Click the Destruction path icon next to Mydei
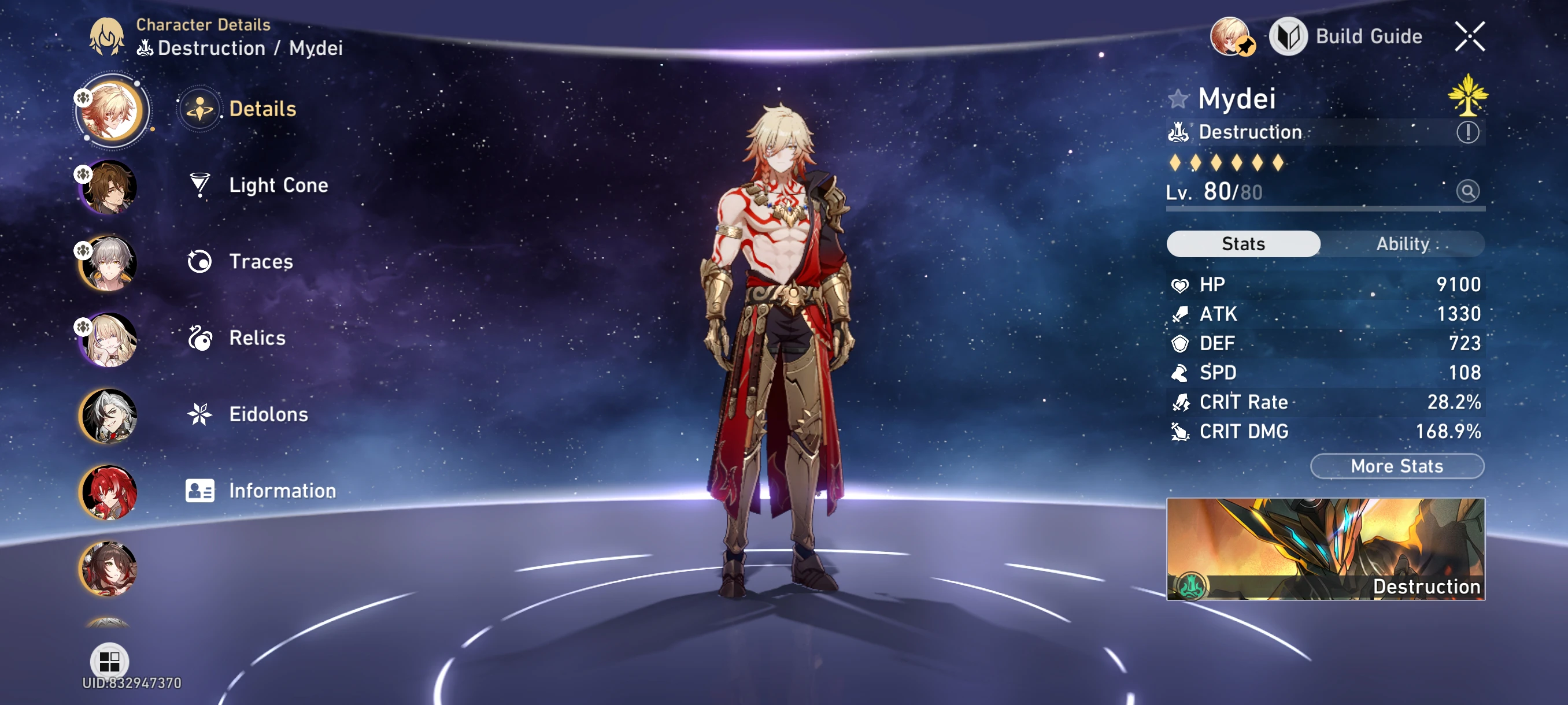Viewport: 1568px width, 705px height. 1178,132
